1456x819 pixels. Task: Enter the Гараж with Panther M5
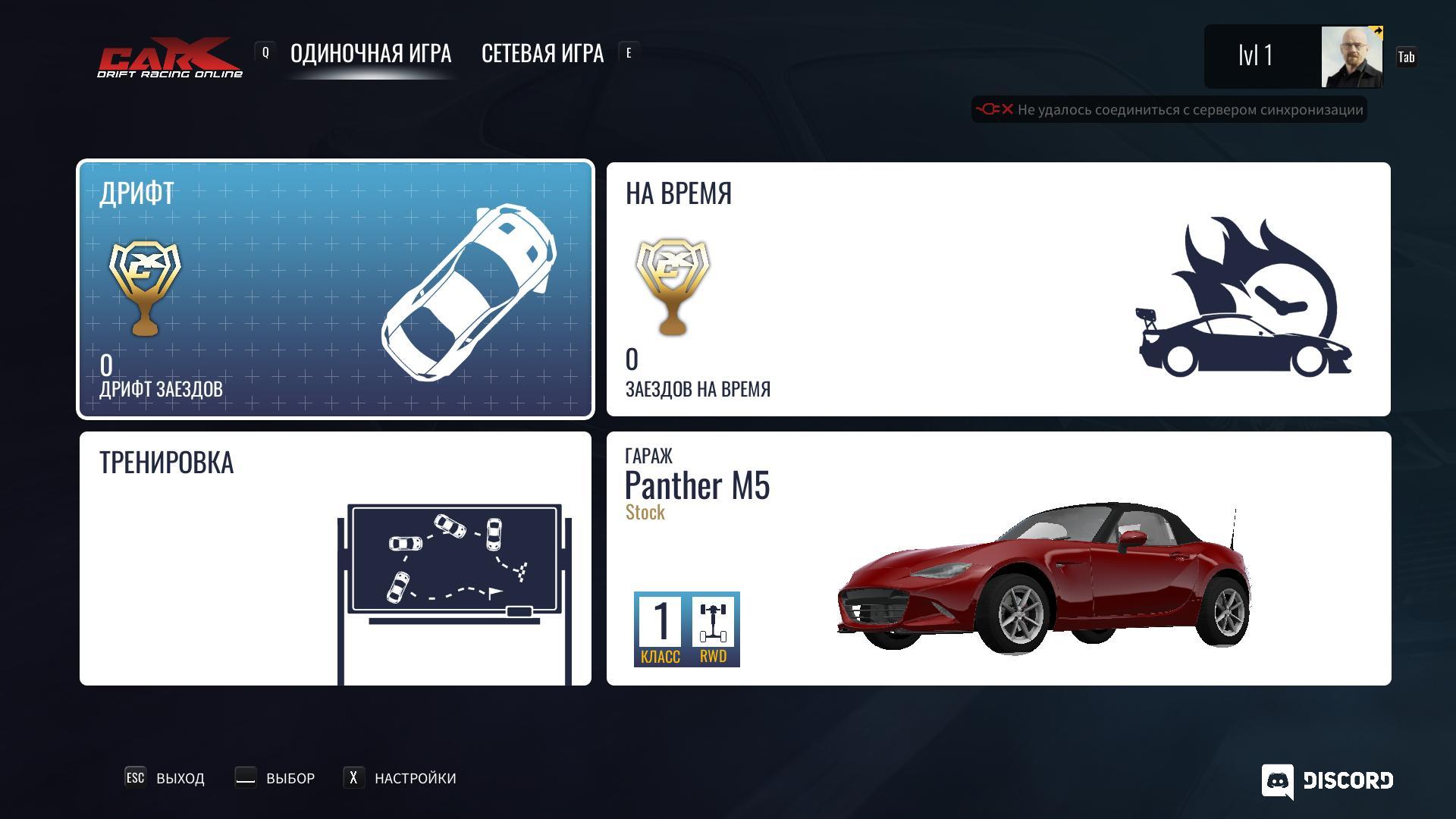(x=998, y=558)
